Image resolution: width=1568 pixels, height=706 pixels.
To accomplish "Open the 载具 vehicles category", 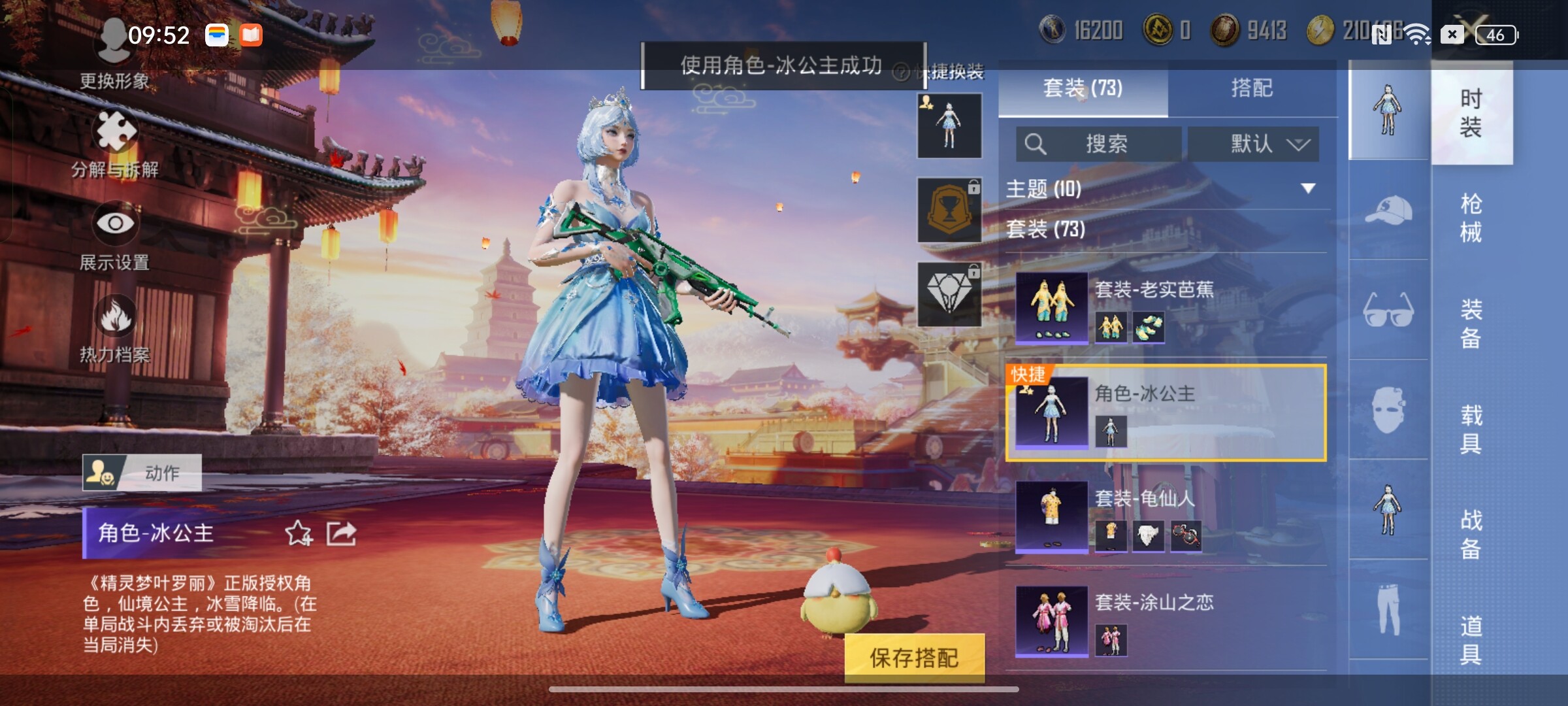I will coord(1471,429).
